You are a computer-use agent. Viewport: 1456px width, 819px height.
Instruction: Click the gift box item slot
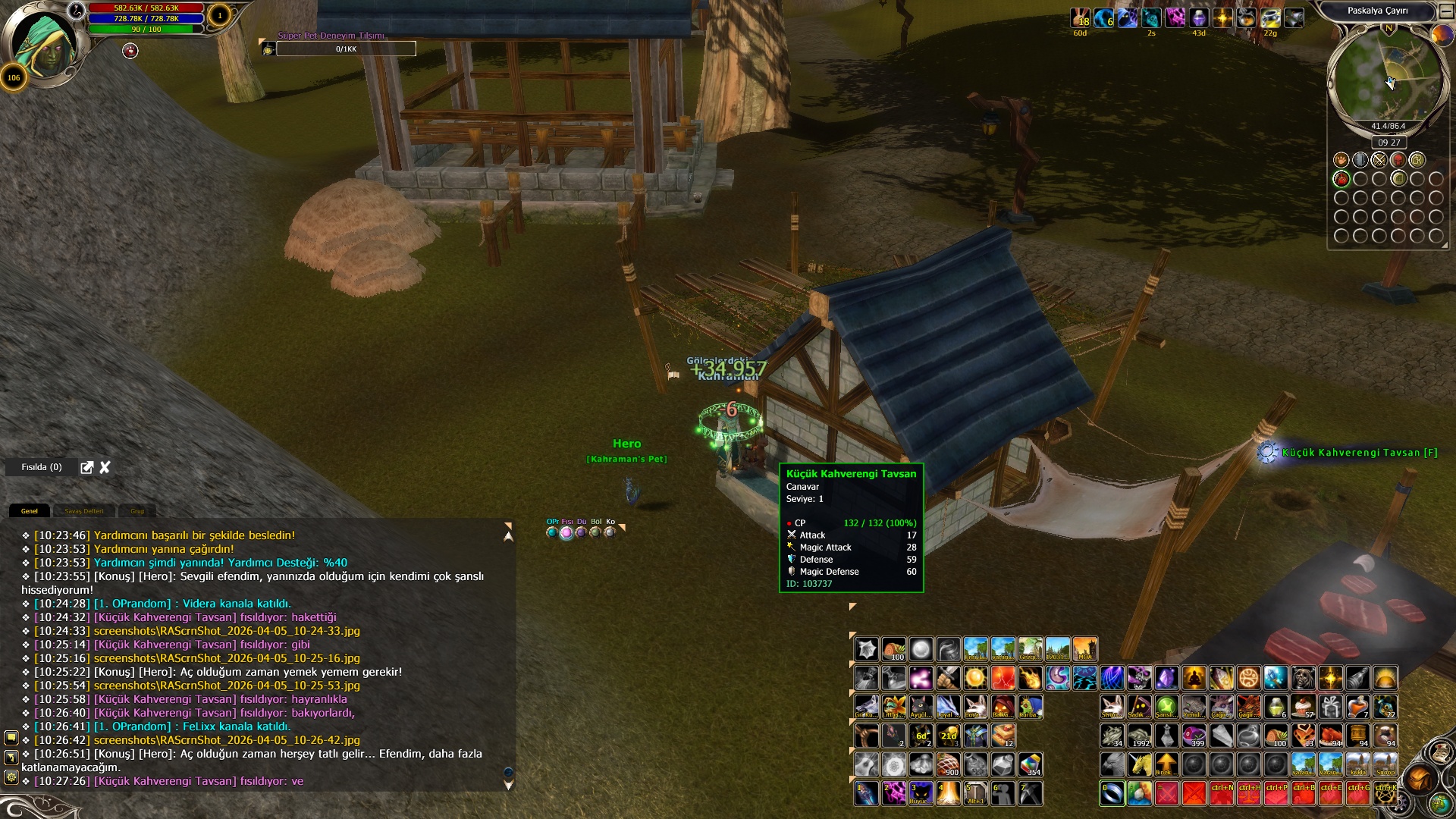(1331, 707)
